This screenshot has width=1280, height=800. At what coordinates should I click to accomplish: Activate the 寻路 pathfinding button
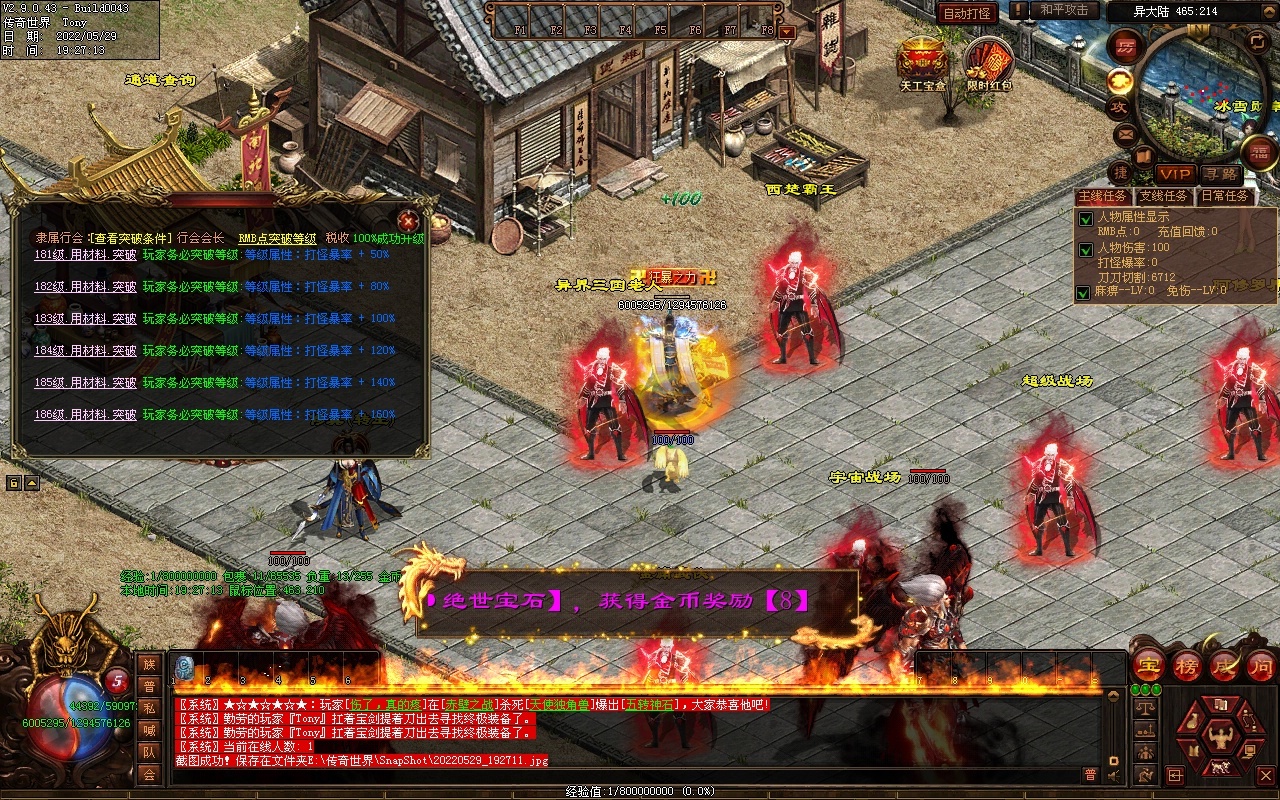click(x=1220, y=175)
